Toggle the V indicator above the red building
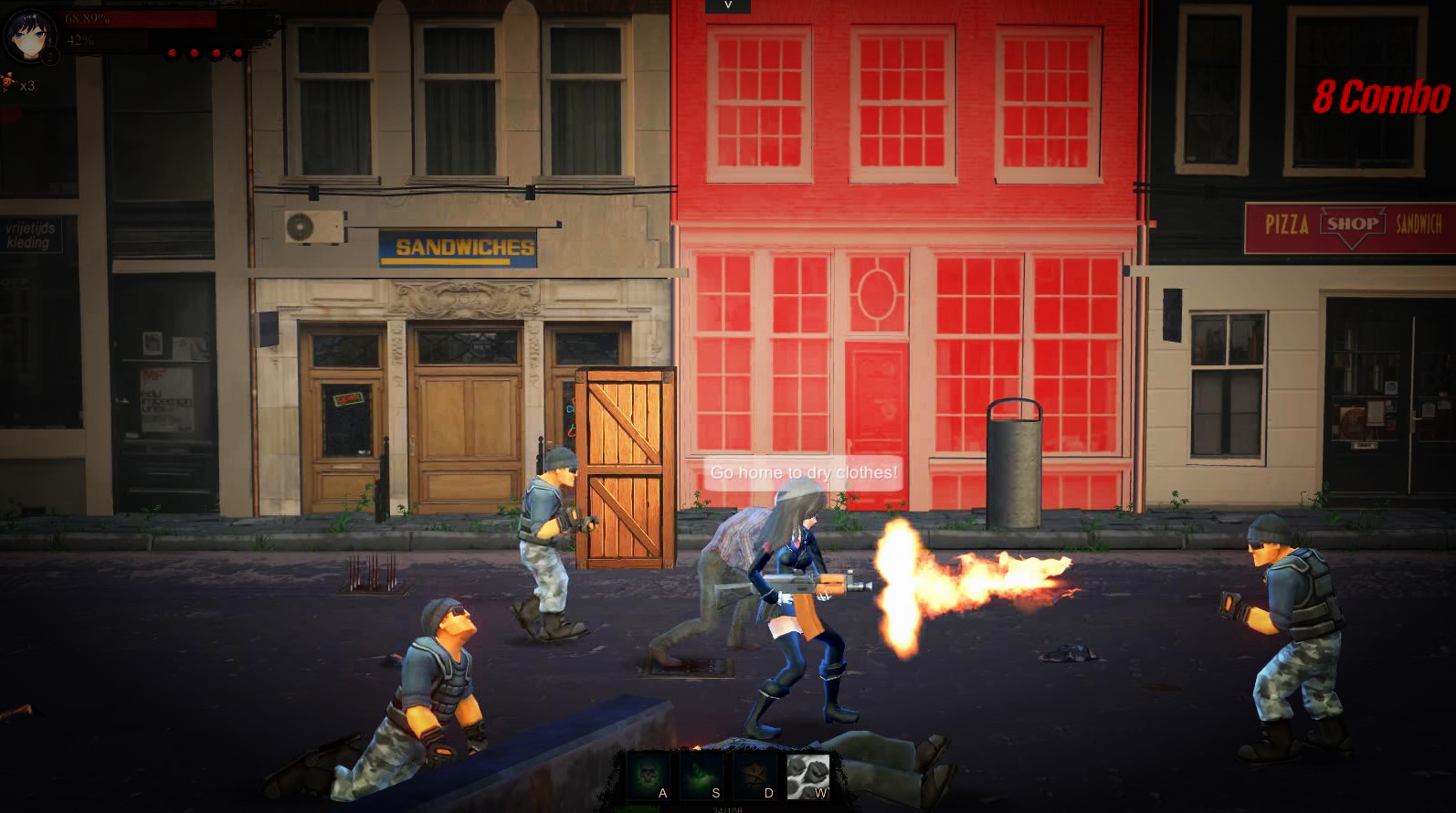 tap(728, 7)
